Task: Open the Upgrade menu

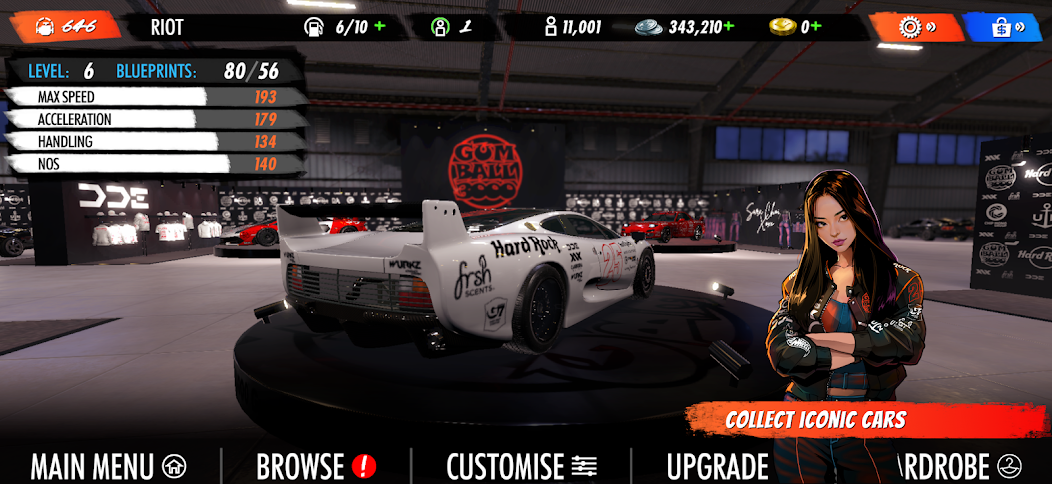Action: [x=717, y=466]
